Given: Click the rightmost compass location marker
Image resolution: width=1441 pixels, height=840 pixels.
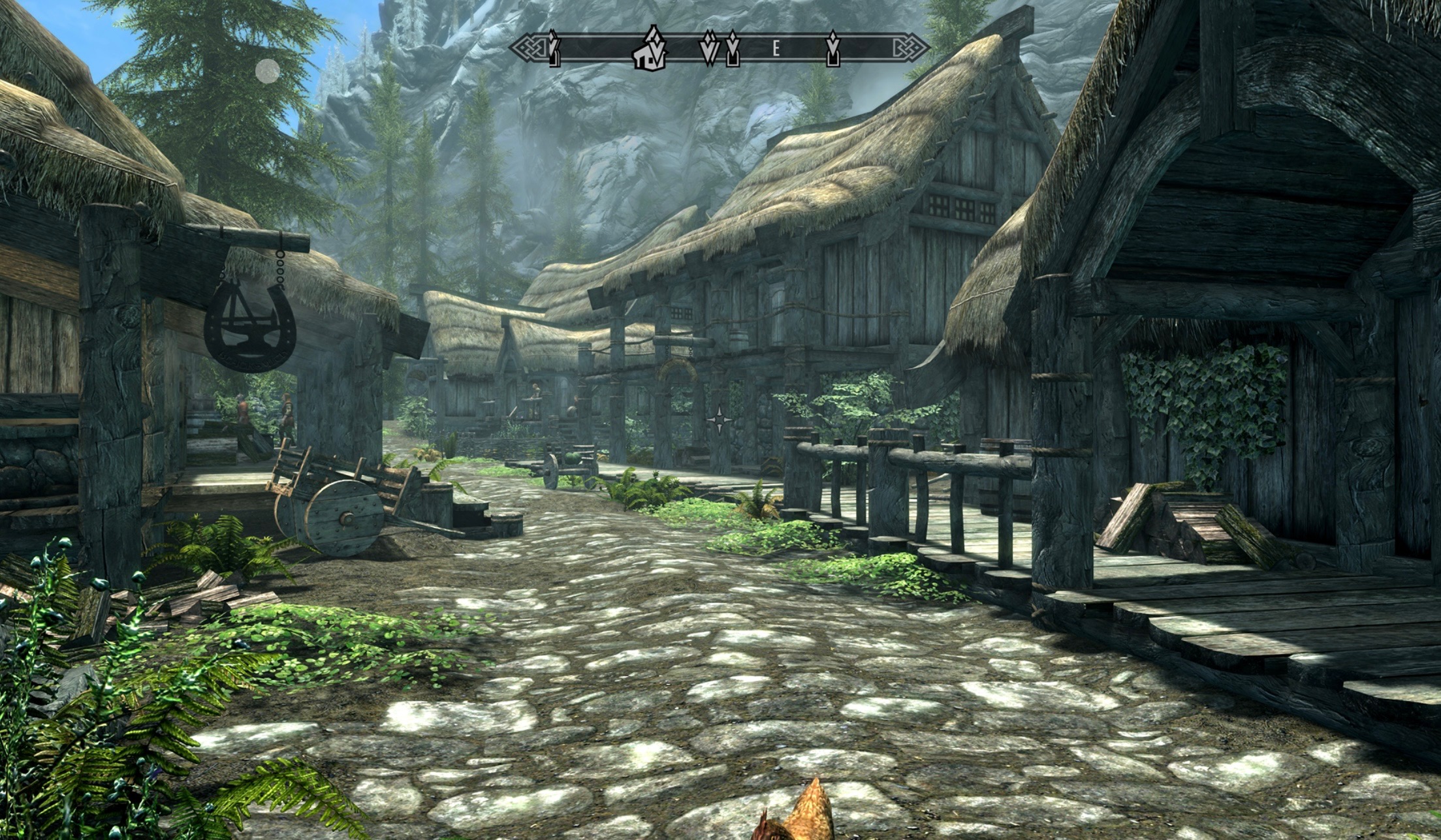Looking at the screenshot, I should tap(833, 50).
